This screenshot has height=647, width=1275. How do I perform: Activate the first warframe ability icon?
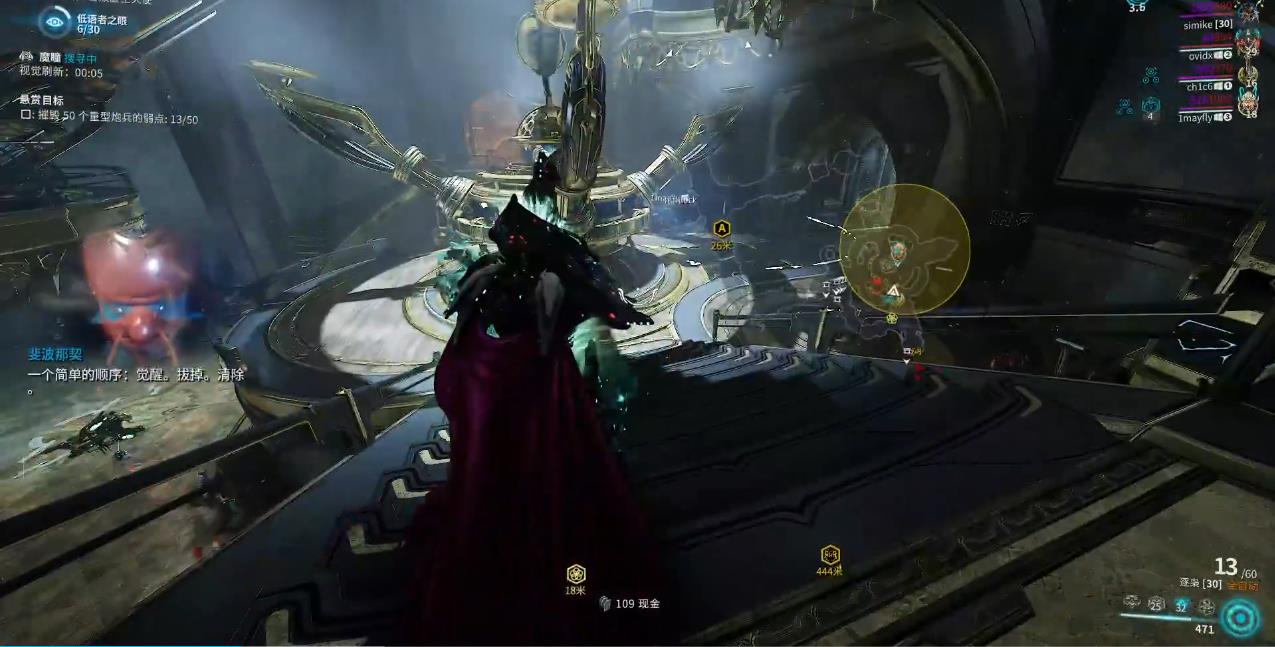(x=1132, y=602)
